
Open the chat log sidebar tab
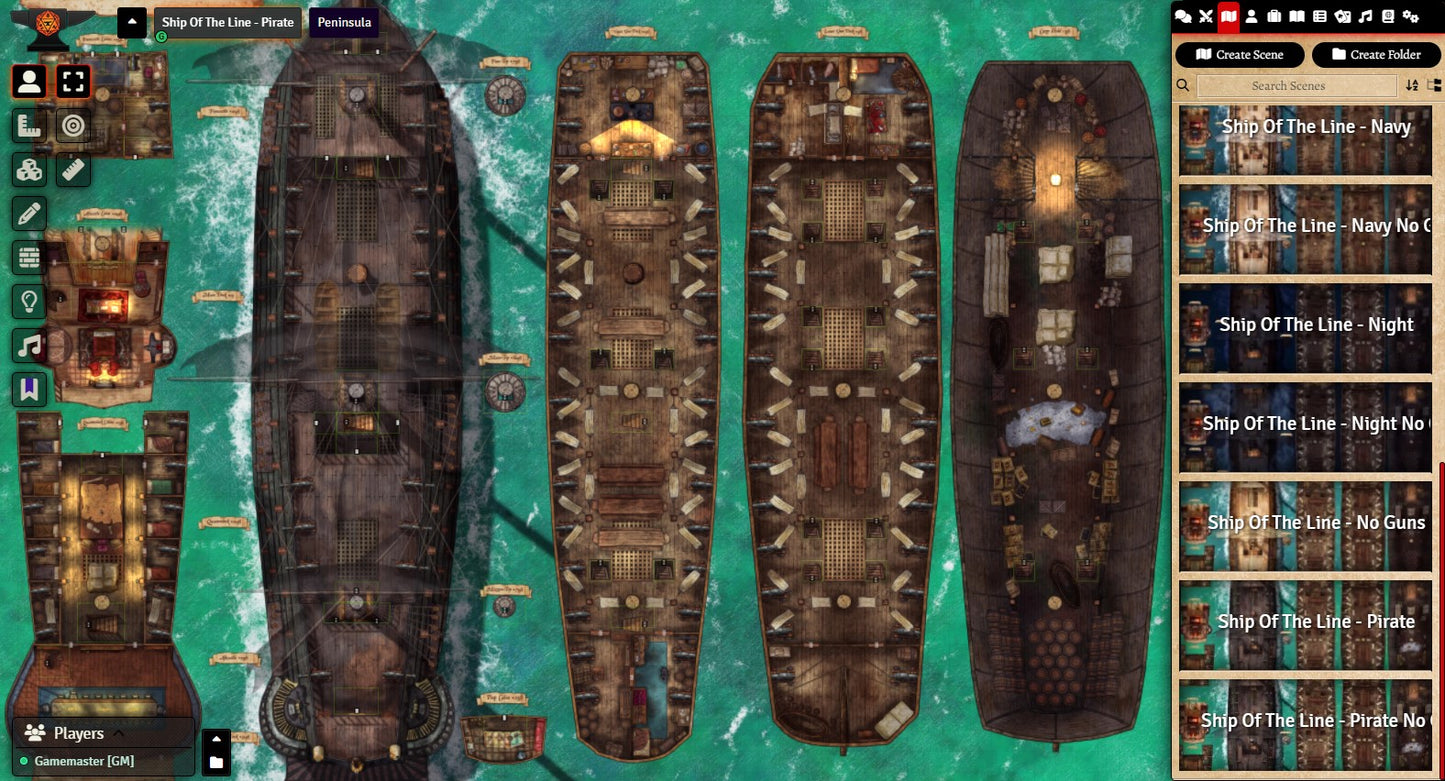coord(1183,16)
